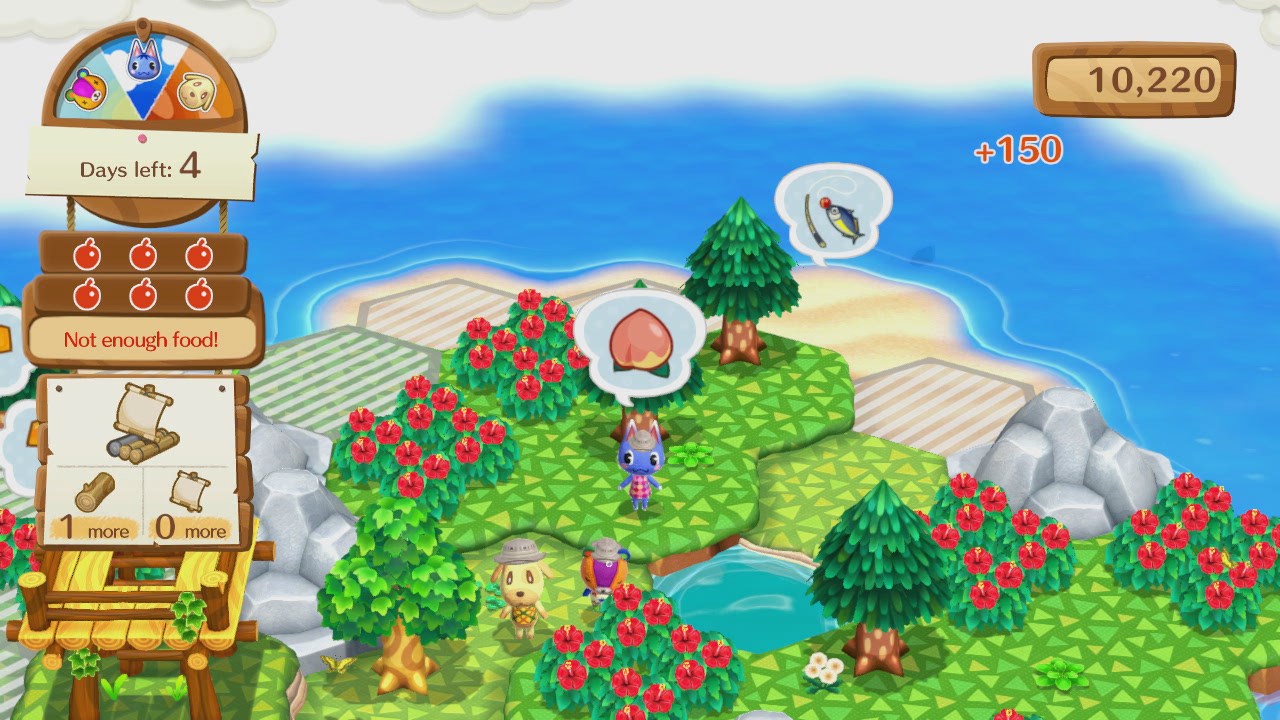Select the pink squirrel icon on the dial

87,88
